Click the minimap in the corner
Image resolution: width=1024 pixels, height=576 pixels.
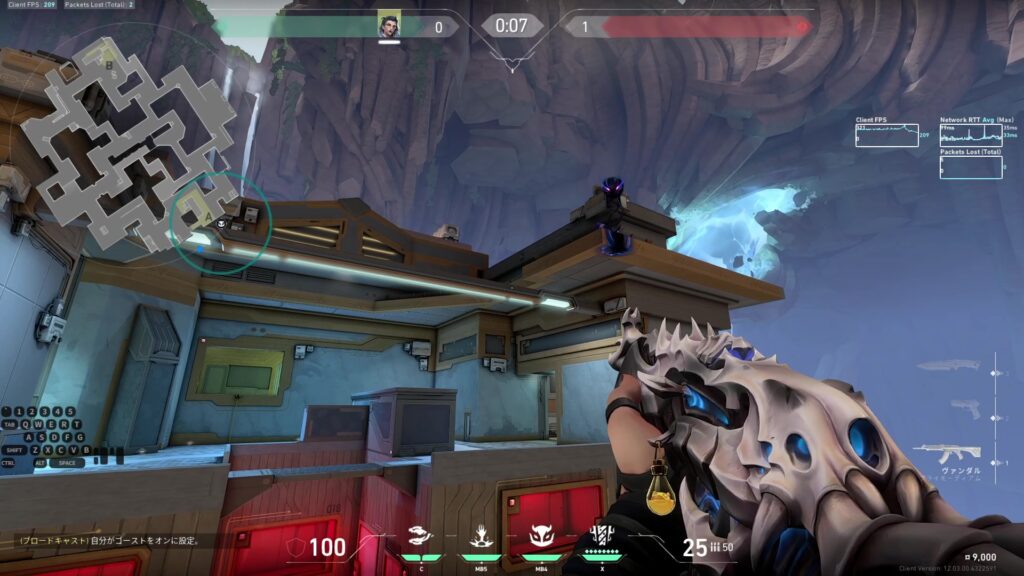click(x=128, y=145)
